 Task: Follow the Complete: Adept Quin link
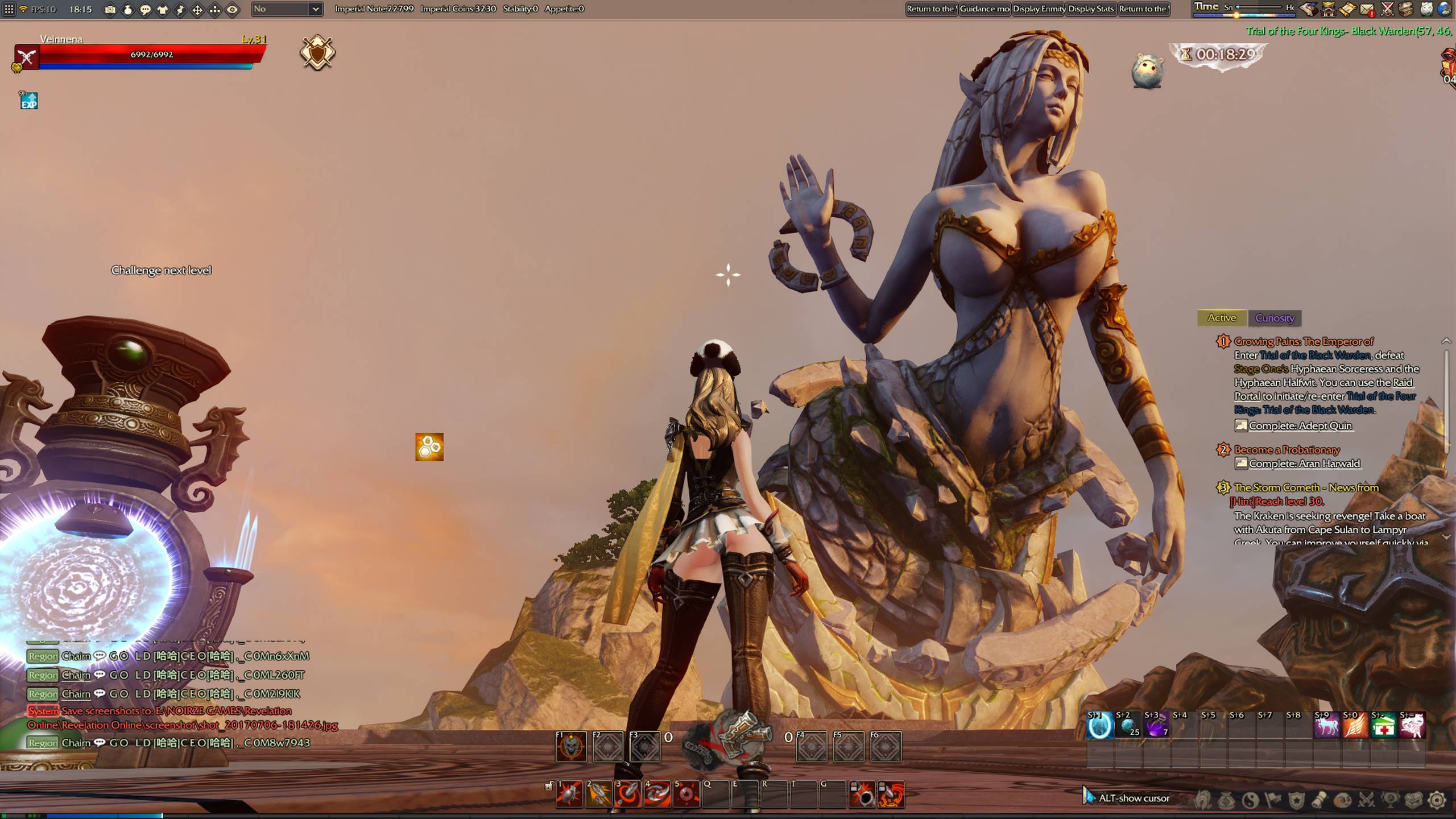[1300, 426]
